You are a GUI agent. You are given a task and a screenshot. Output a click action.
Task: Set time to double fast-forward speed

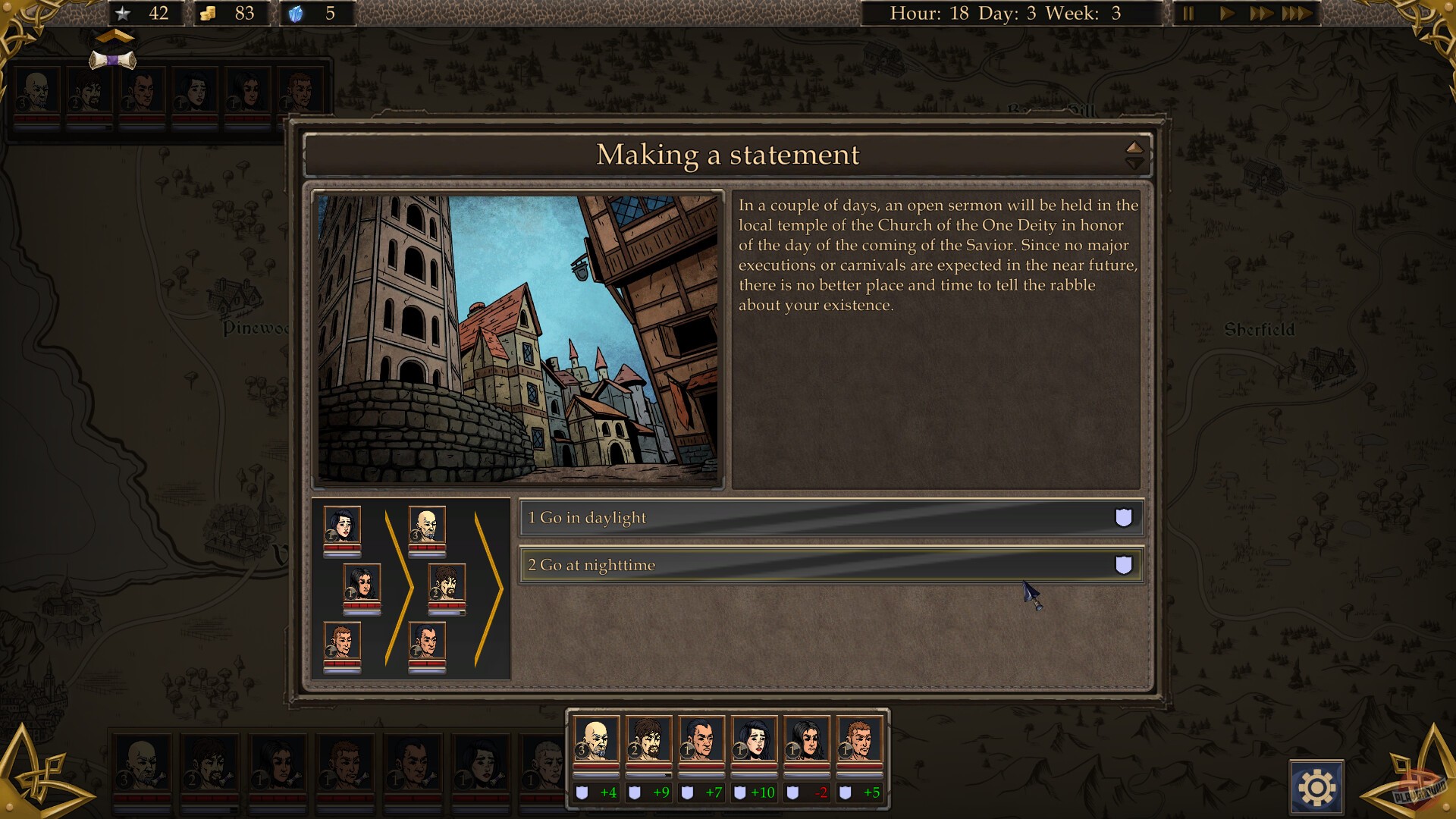pyautogui.click(x=1260, y=14)
